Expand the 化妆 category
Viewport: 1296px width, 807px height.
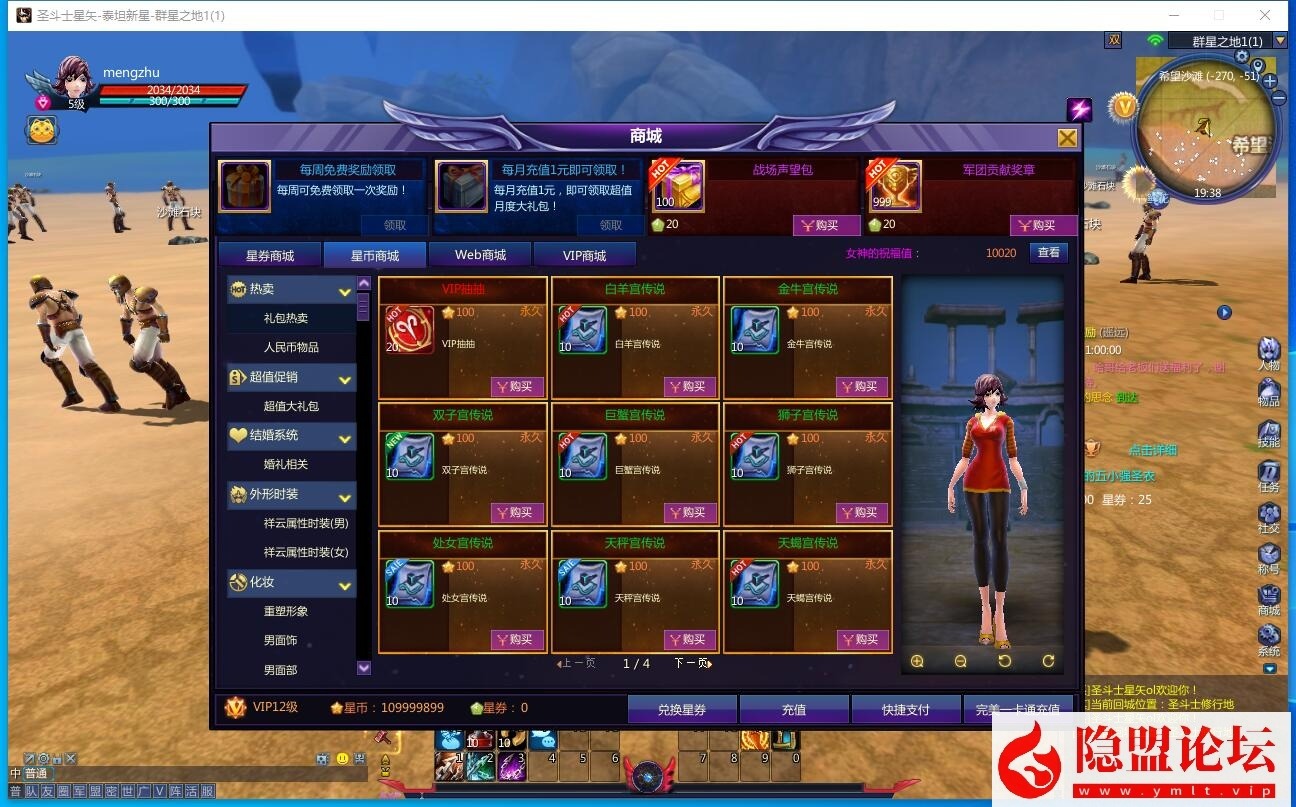[345, 583]
